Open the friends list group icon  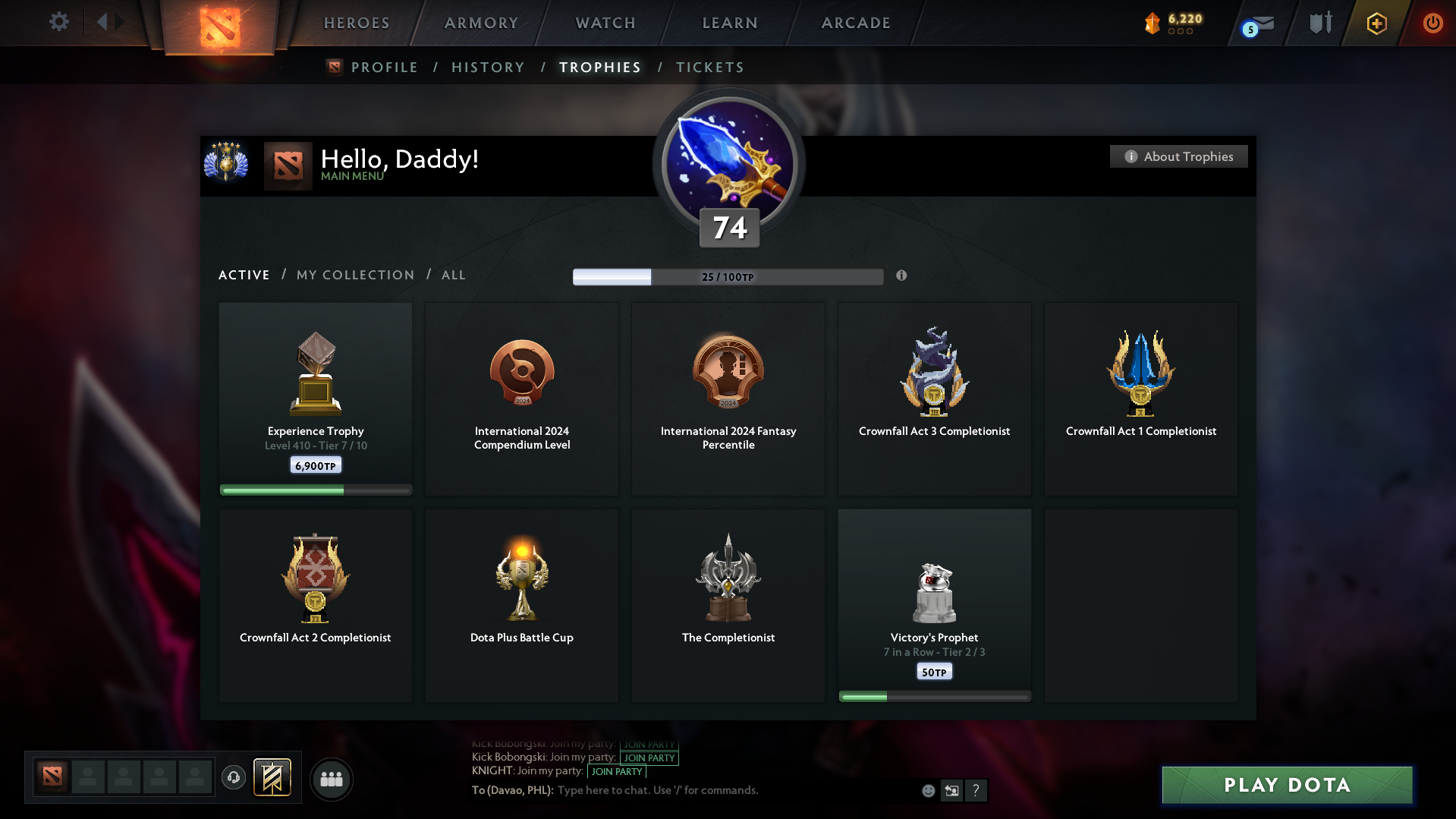pos(331,779)
